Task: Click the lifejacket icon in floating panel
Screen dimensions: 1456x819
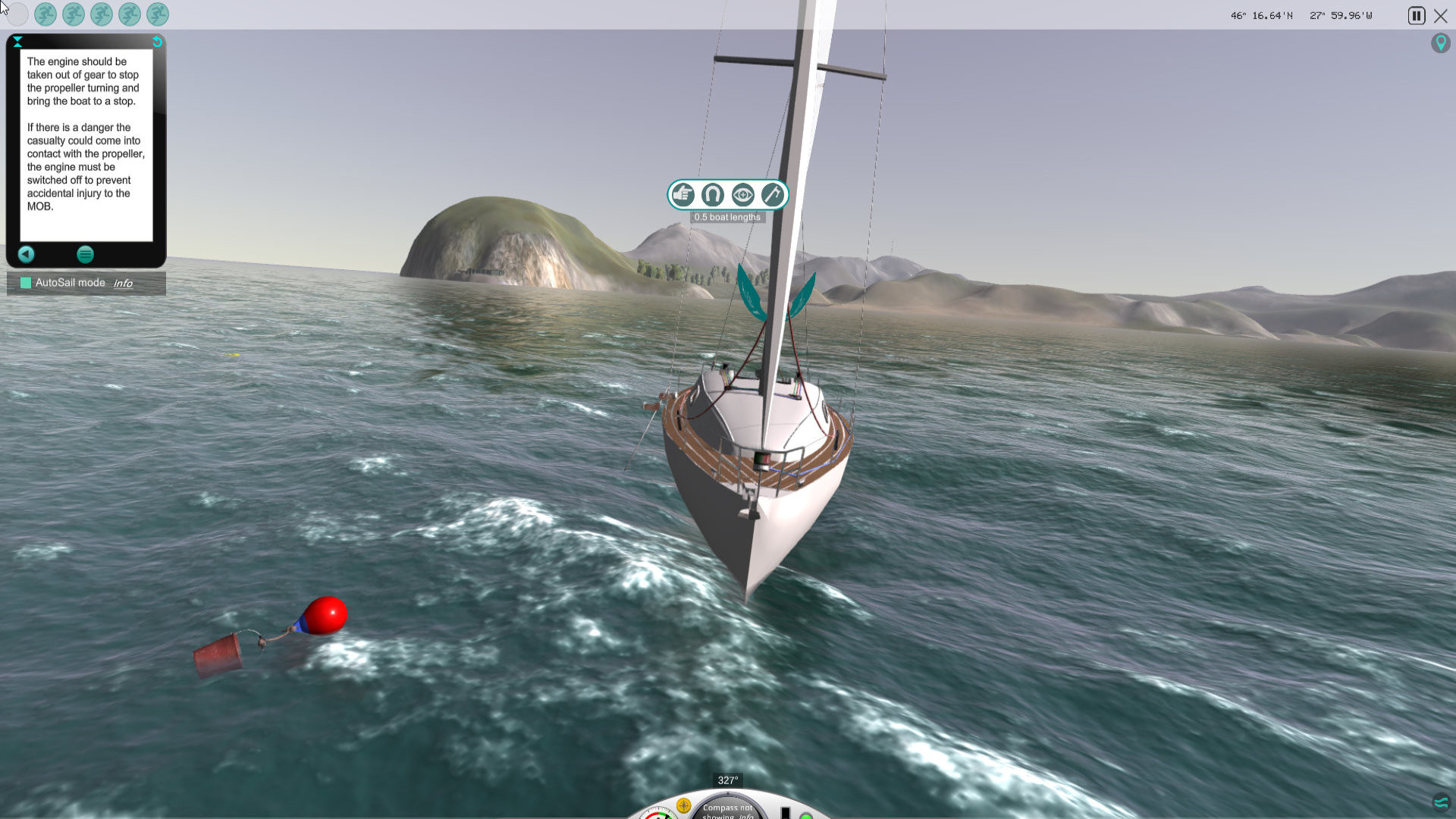Action: pos(712,195)
